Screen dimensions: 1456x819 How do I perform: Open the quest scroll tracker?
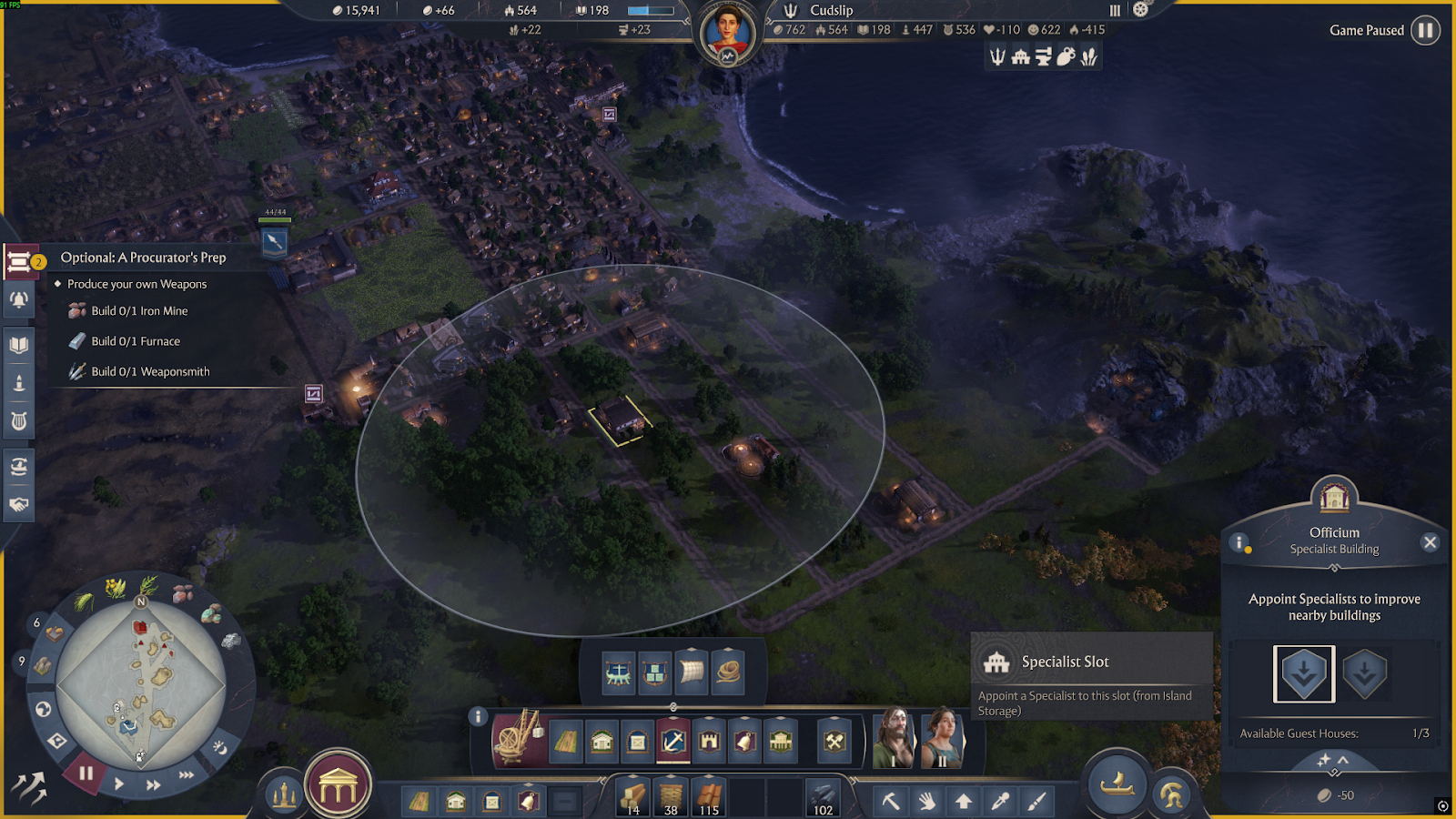(x=18, y=263)
